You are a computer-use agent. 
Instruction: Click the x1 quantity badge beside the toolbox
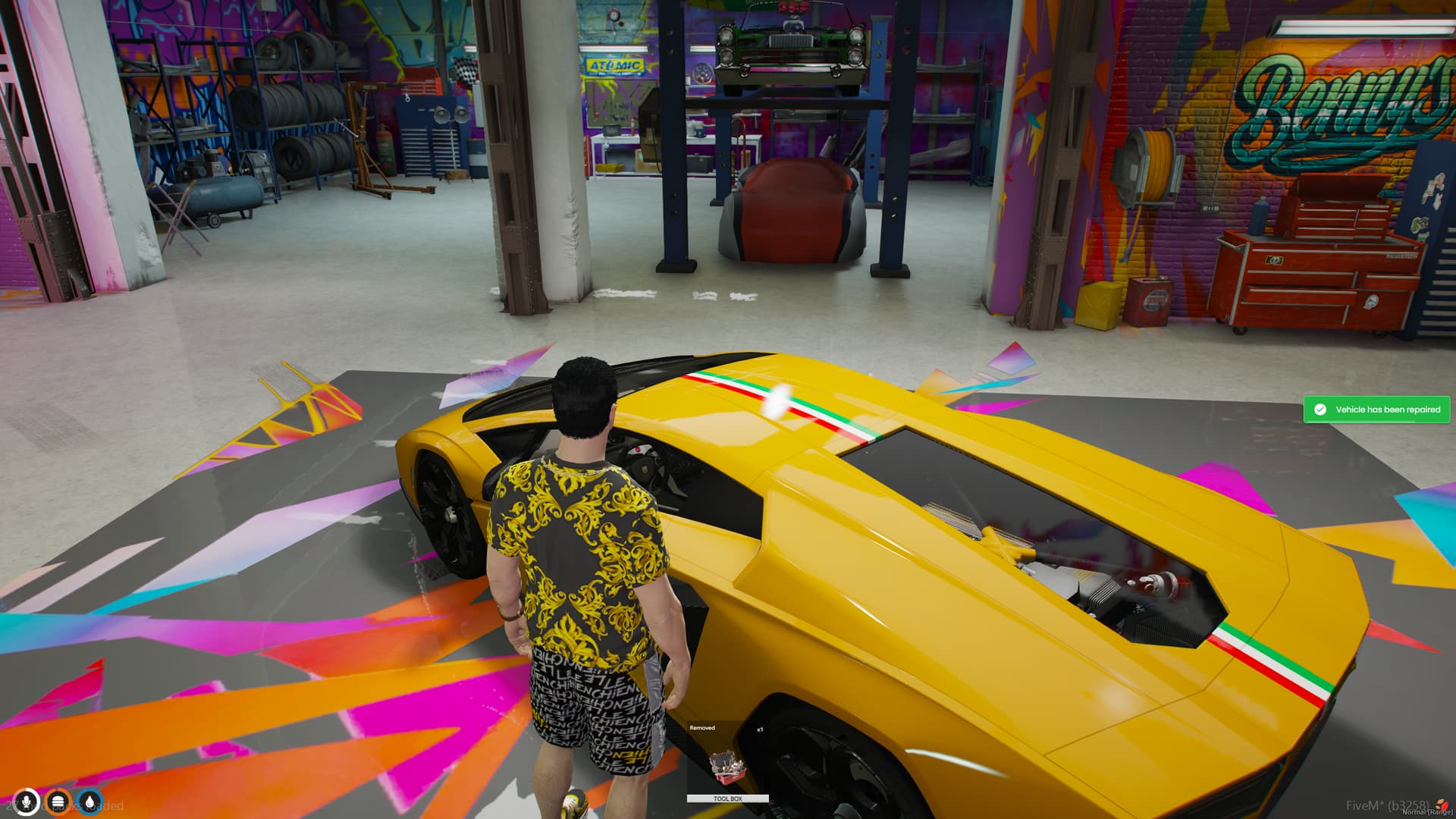pyautogui.click(x=760, y=730)
